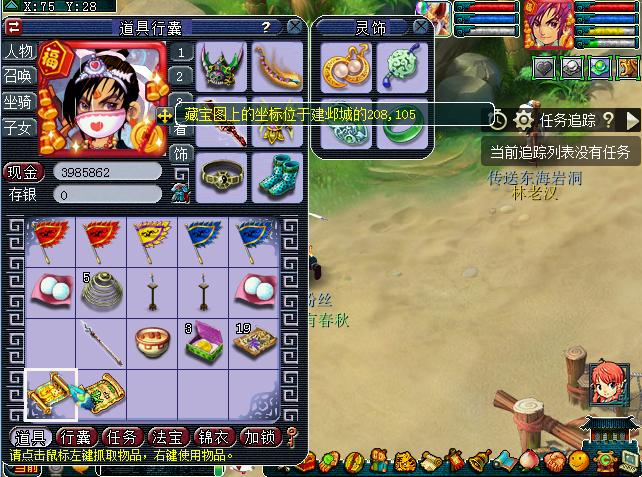Close the 道具行囊 inventory window
This screenshot has width=642, height=477.
click(295, 27)
